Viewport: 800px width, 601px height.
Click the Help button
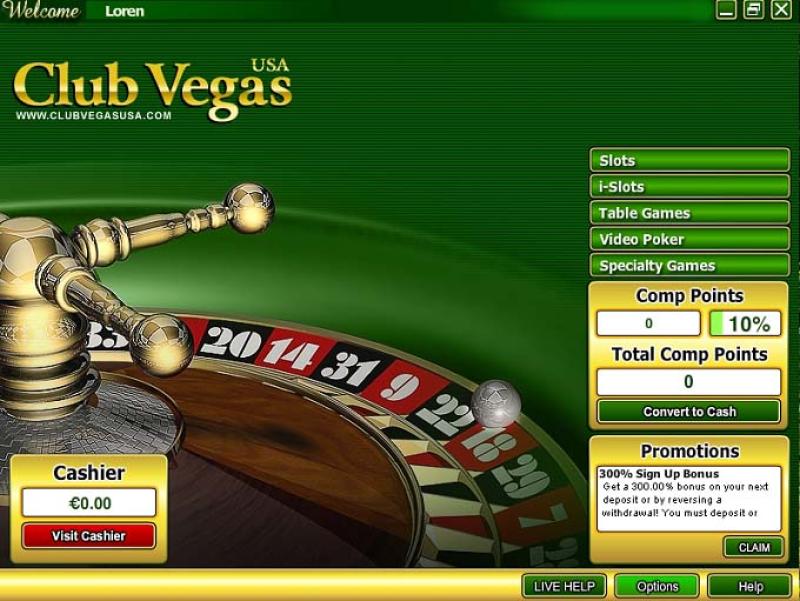click(x=749, y=586)
